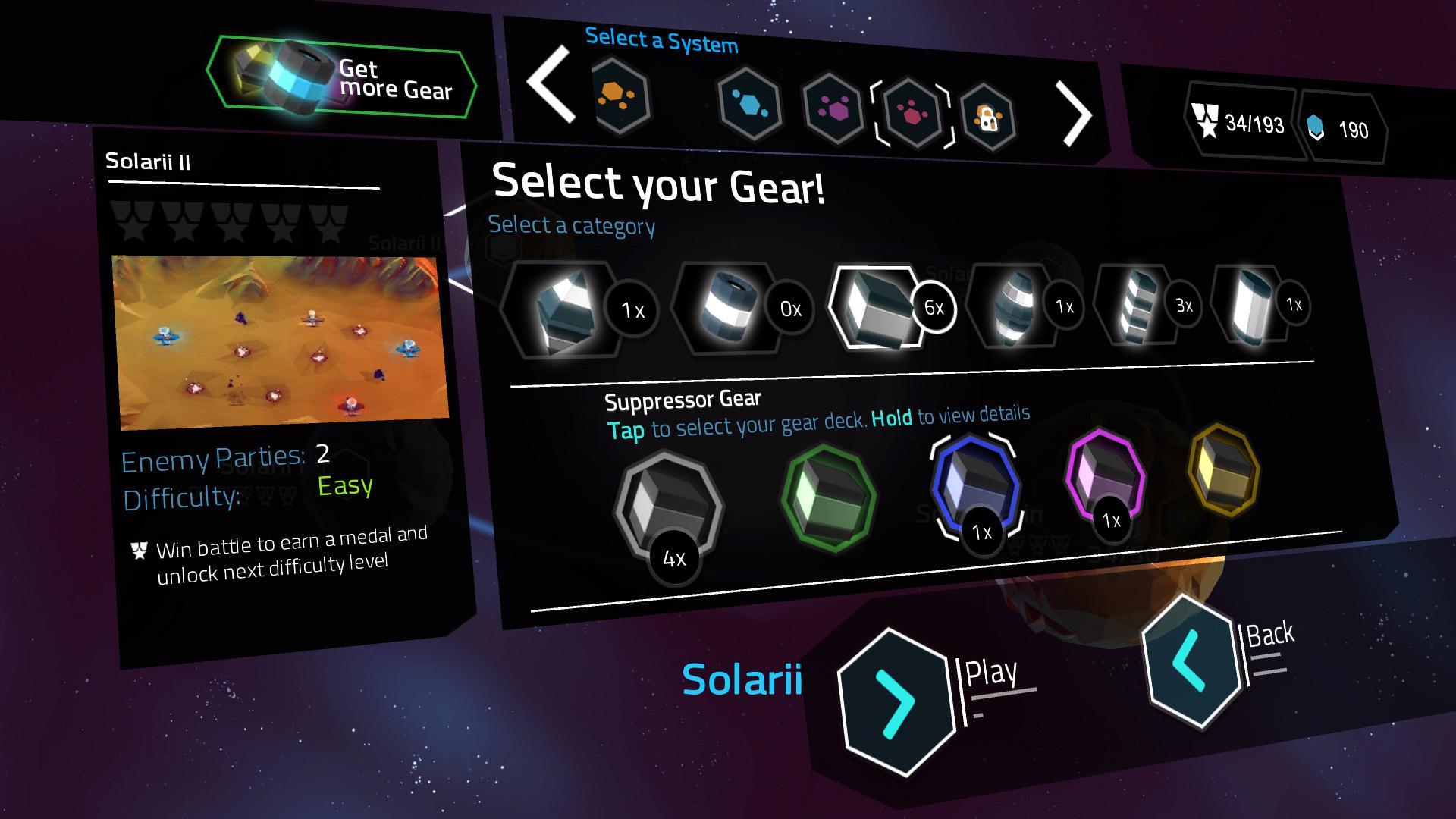Choose the green Suppressor gear
Viewport: 1456px width, 819px height.
click(x=829, y=497)
